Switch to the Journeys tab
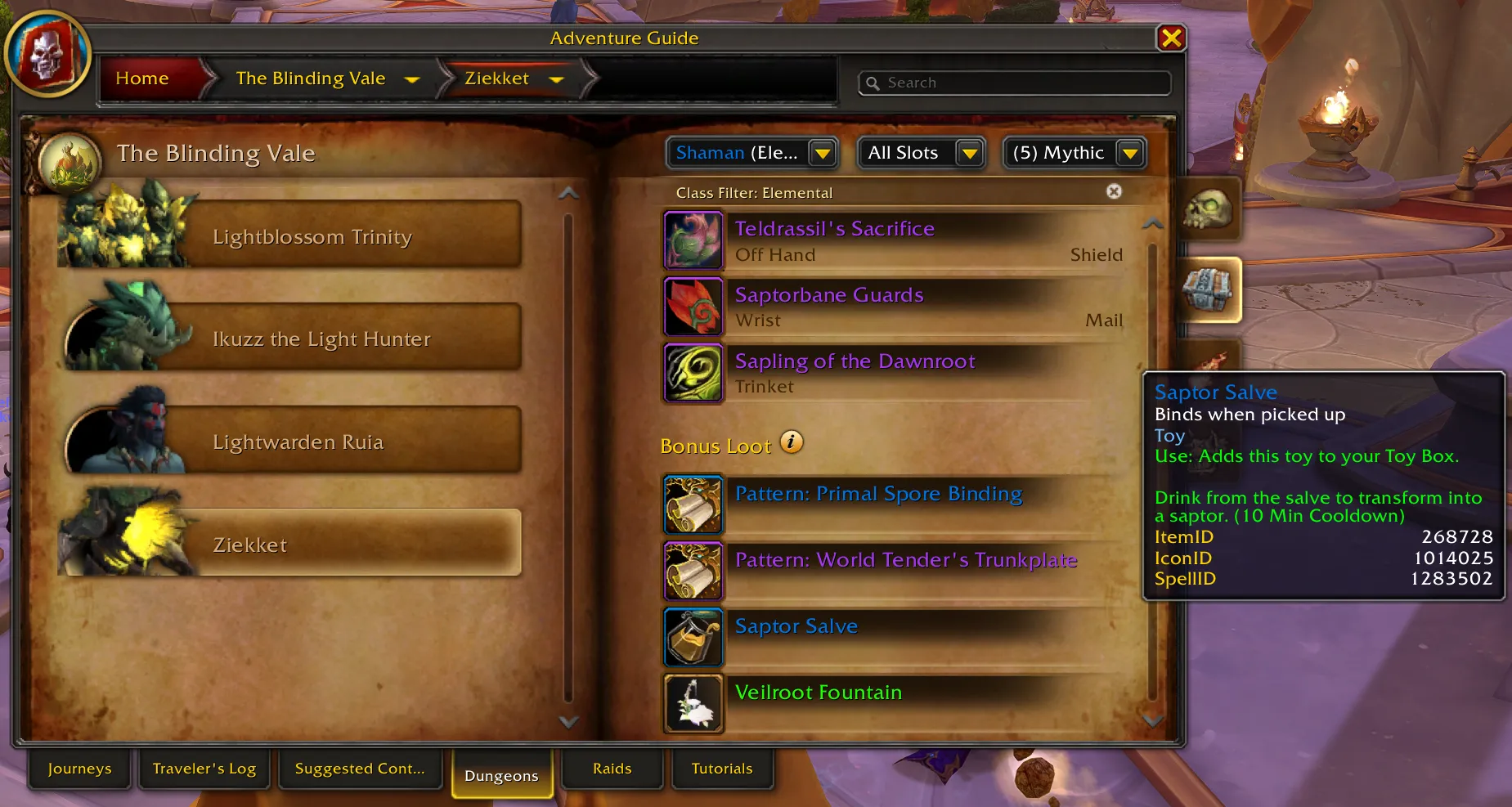The width and height of the screenshot is (1512, 807). click(79, 769)
